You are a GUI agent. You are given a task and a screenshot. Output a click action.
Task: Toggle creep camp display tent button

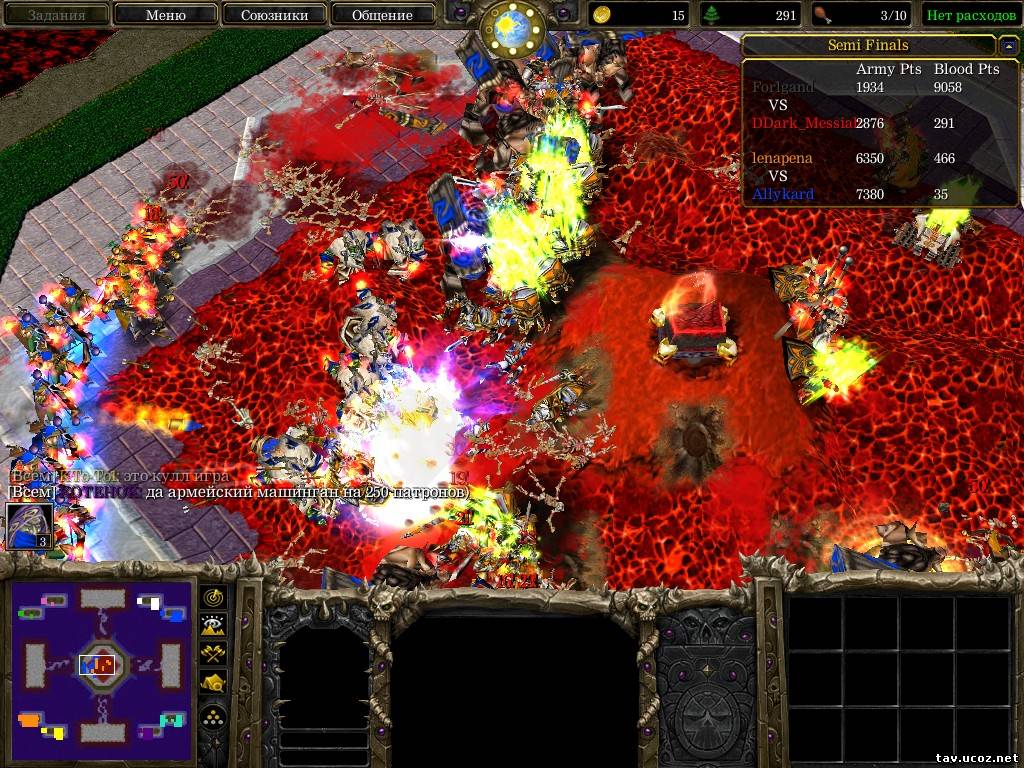click(214, 684)
